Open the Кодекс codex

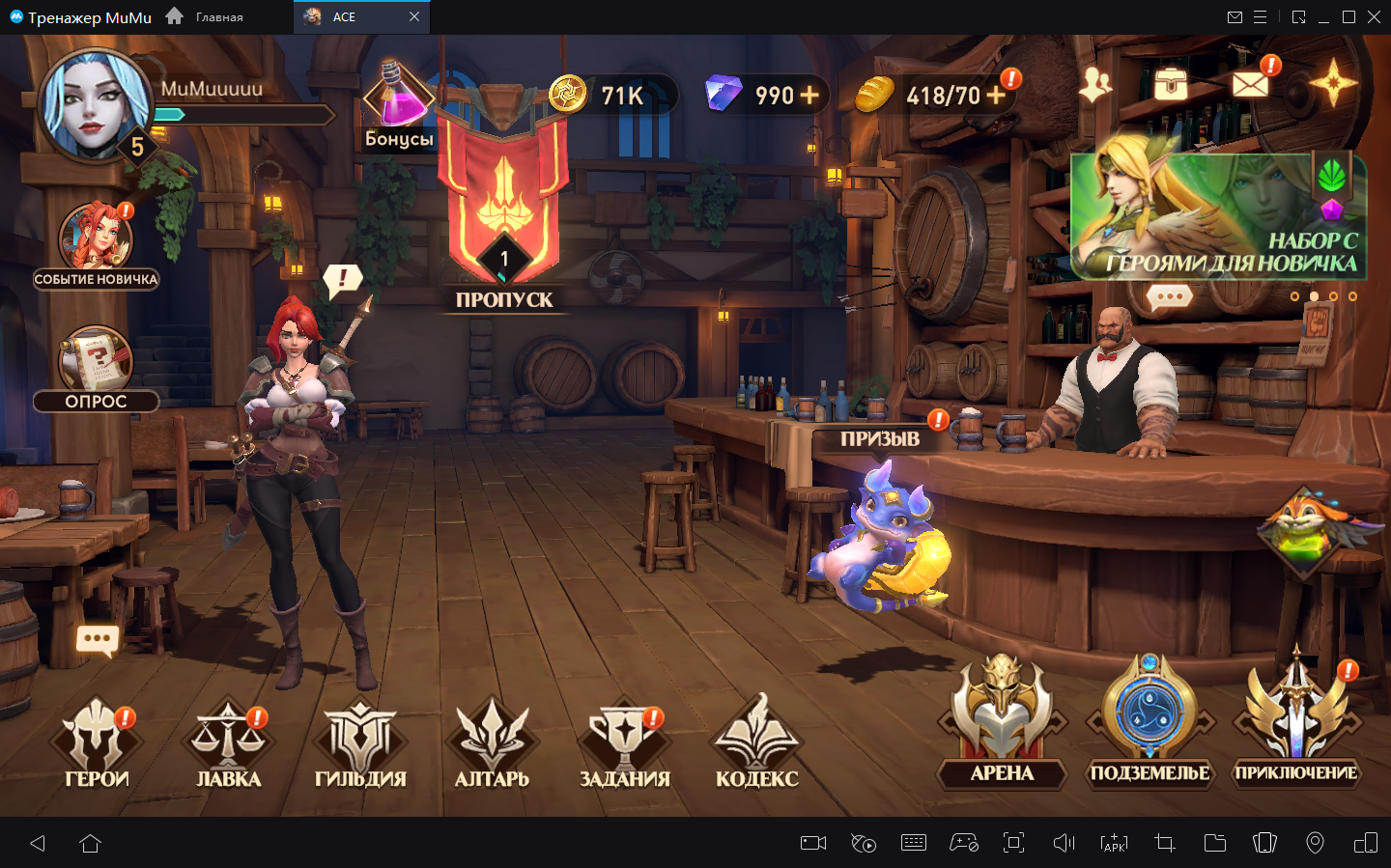(756, 743)
